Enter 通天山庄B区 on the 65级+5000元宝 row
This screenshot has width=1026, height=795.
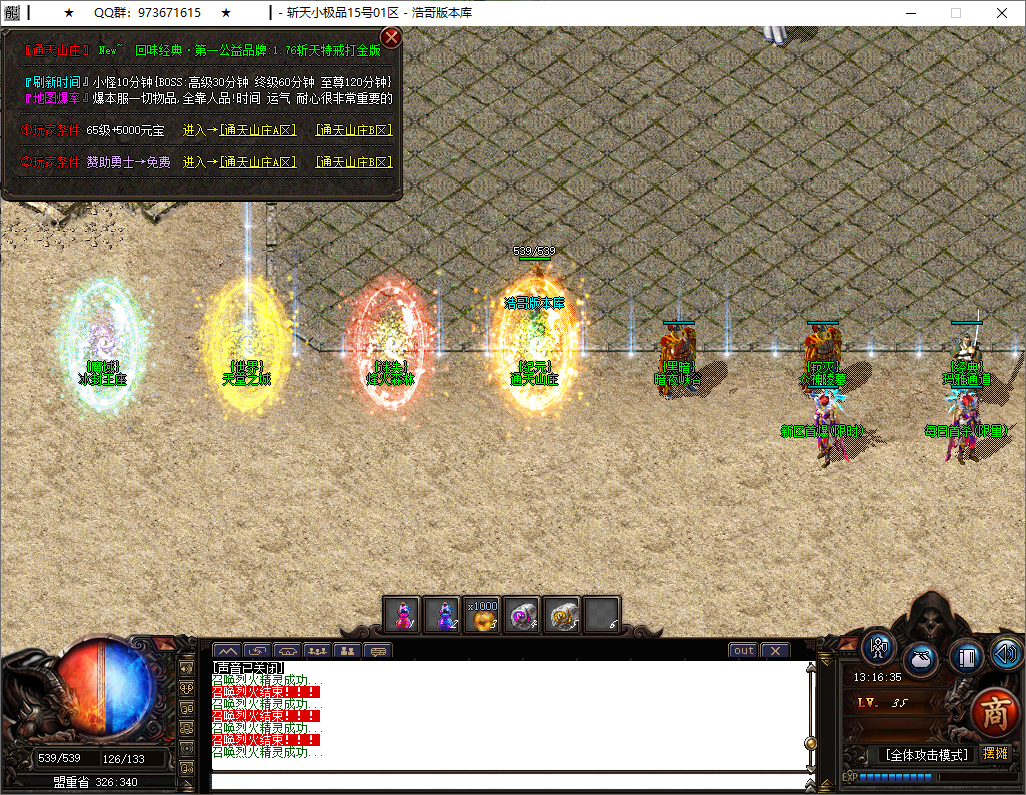tap(353, 130)
